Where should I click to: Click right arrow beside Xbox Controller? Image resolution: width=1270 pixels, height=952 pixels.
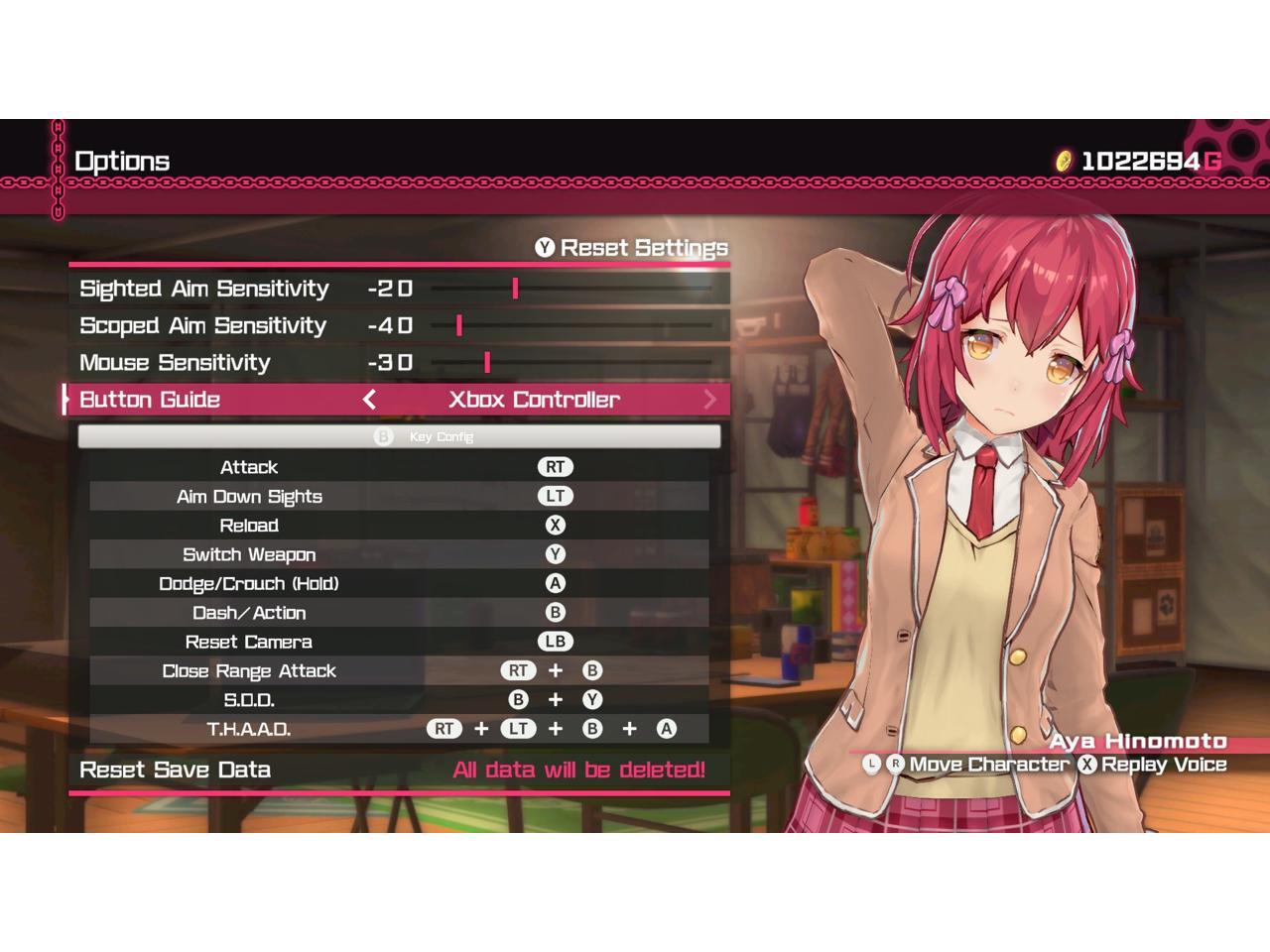tap(709, 400)
